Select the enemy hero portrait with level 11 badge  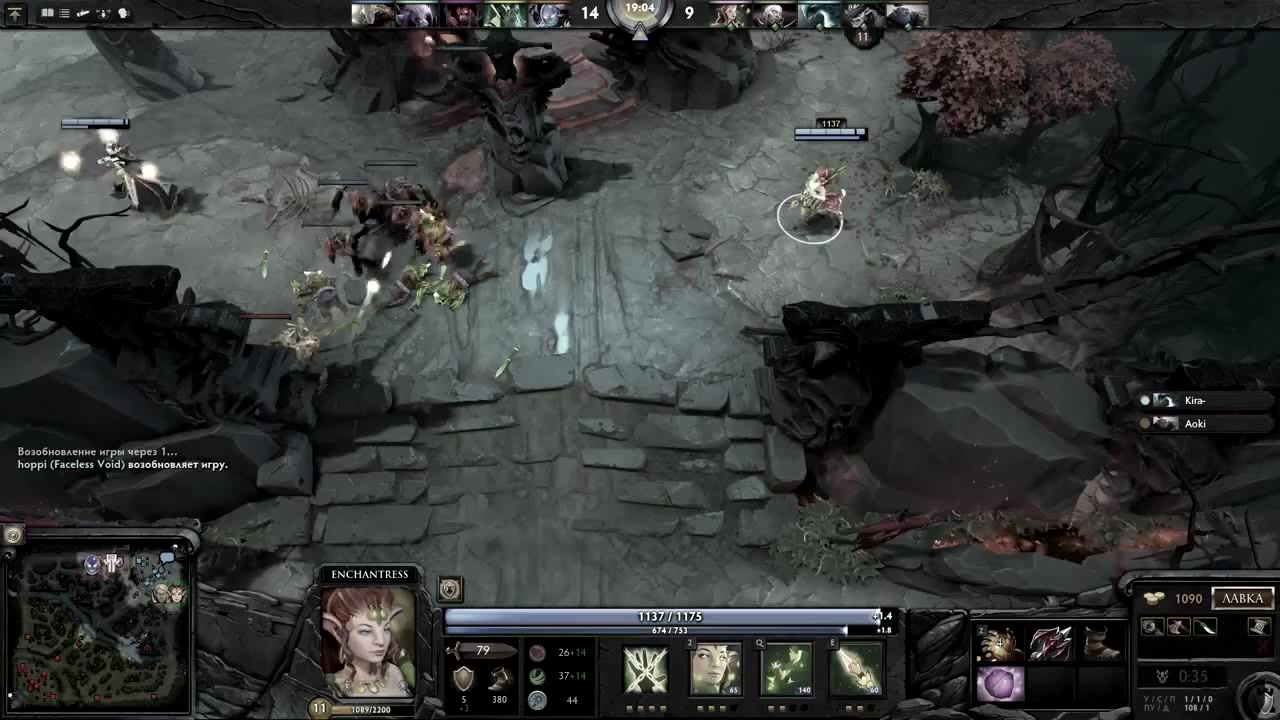coord(862,16)
